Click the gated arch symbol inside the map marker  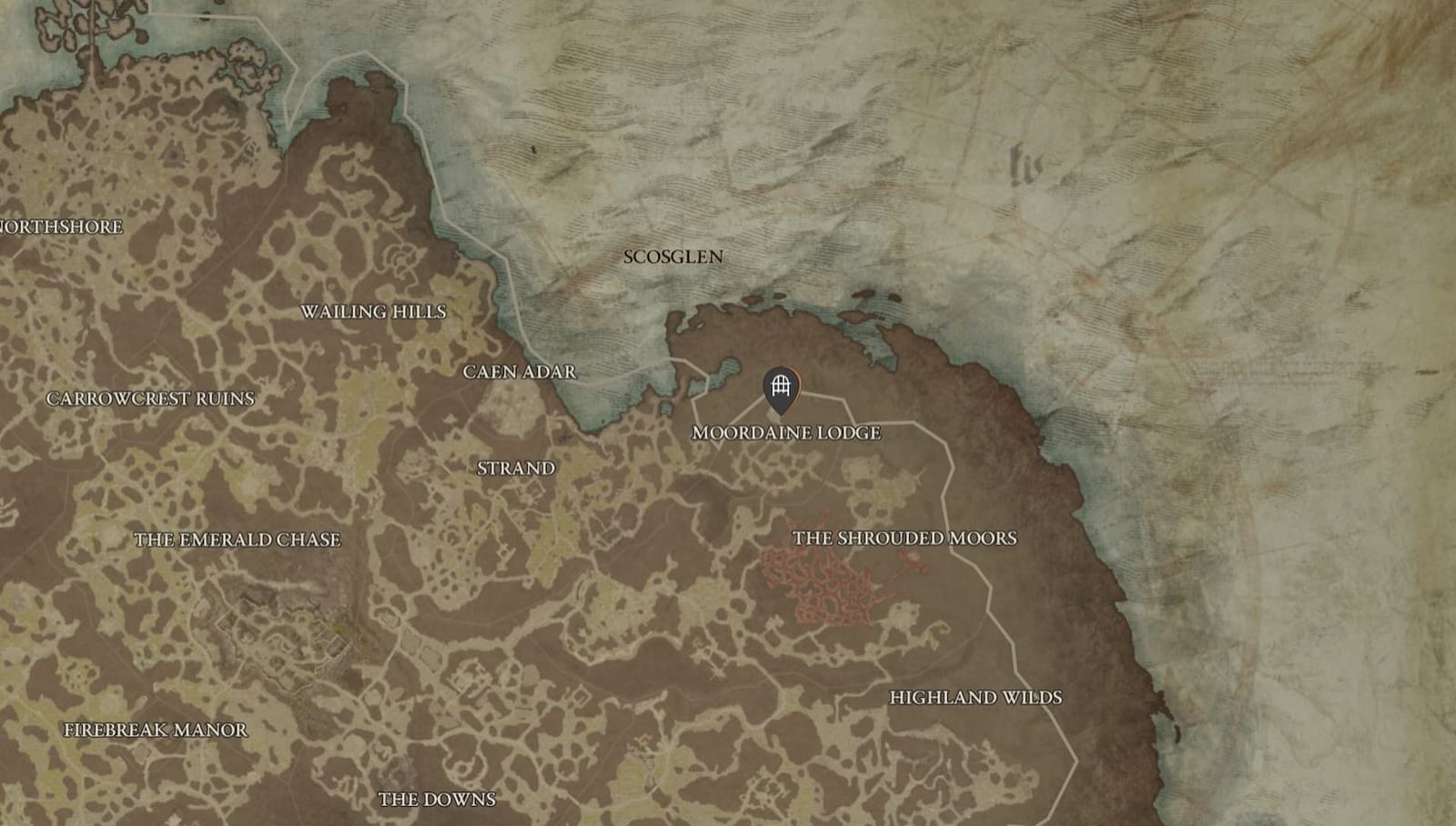pyautogui.click(x=781, y=387)
